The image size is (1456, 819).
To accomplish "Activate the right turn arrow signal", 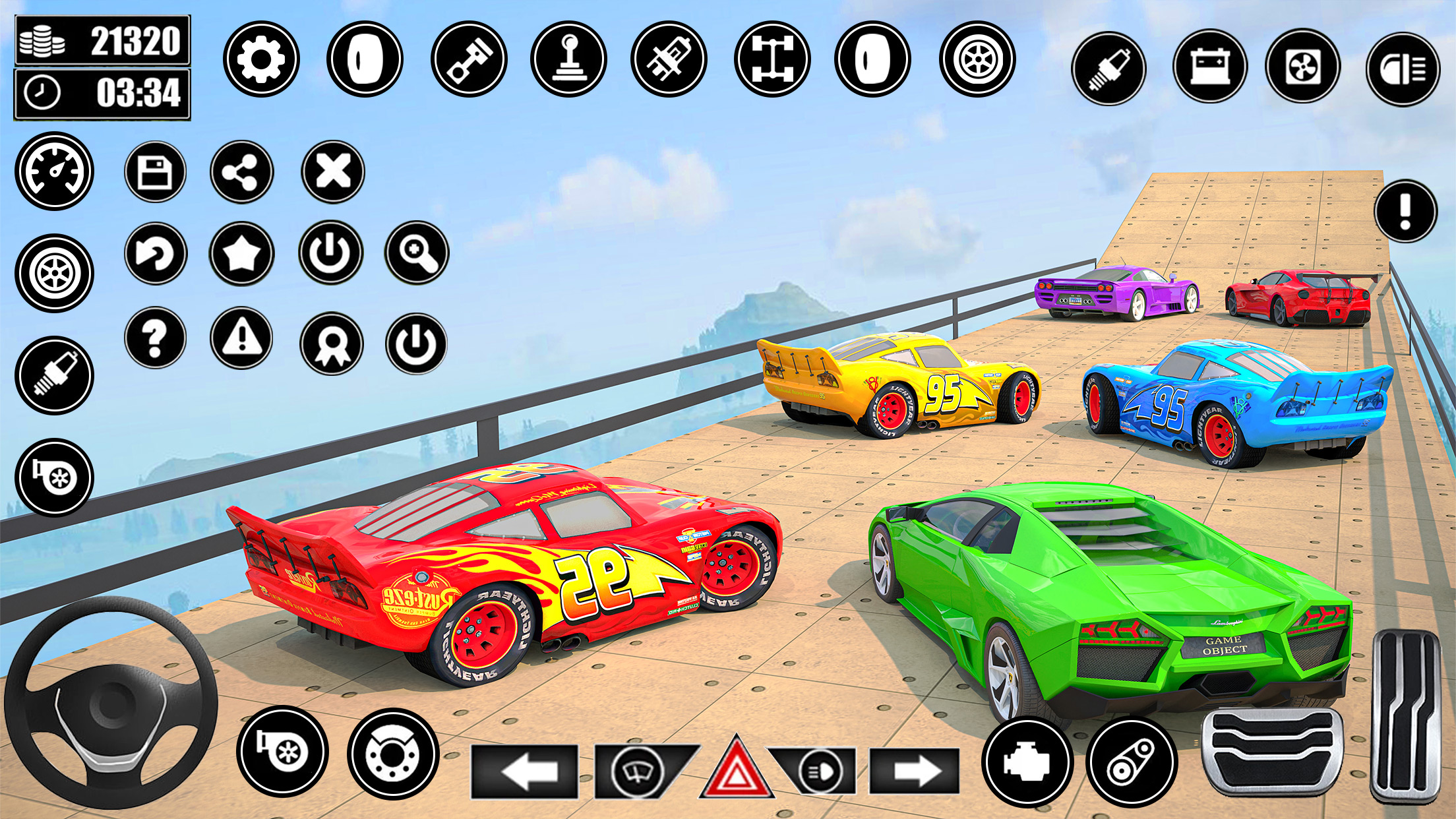I will [x=914, y=771].
